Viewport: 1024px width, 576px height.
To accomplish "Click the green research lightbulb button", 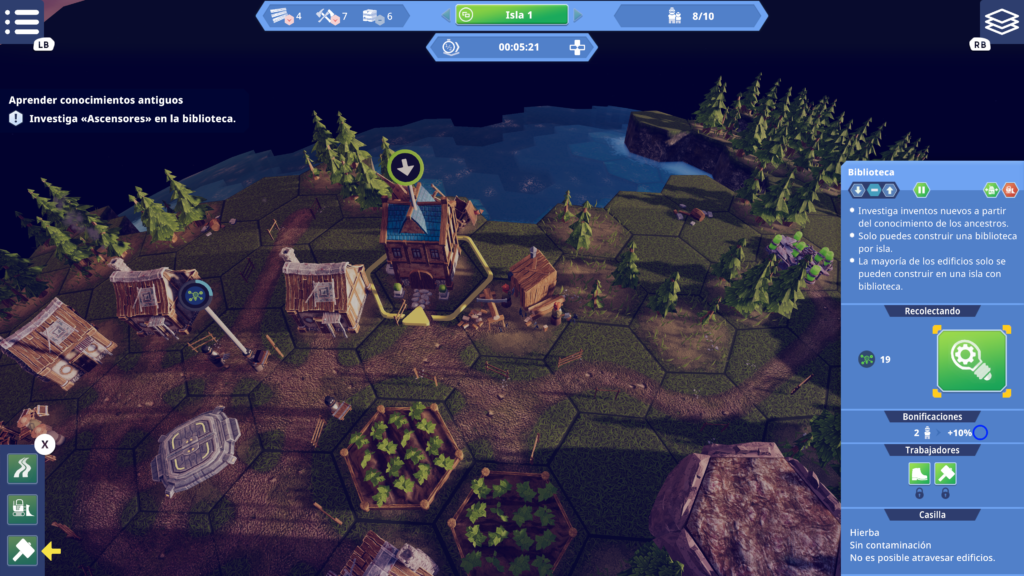I will pyautogui.click(x=971, y=360).
